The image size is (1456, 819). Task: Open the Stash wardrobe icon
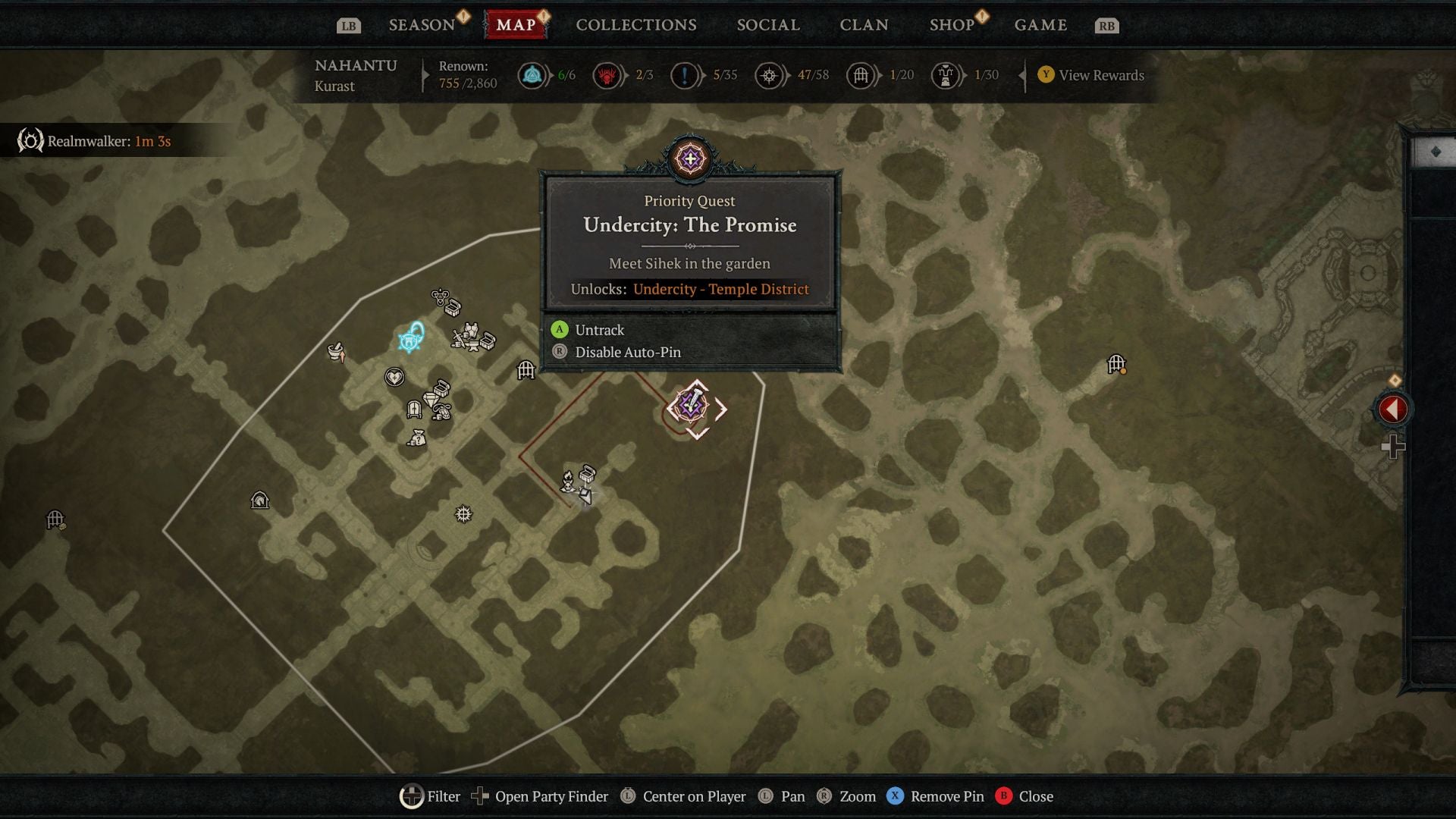pos(414,409)
